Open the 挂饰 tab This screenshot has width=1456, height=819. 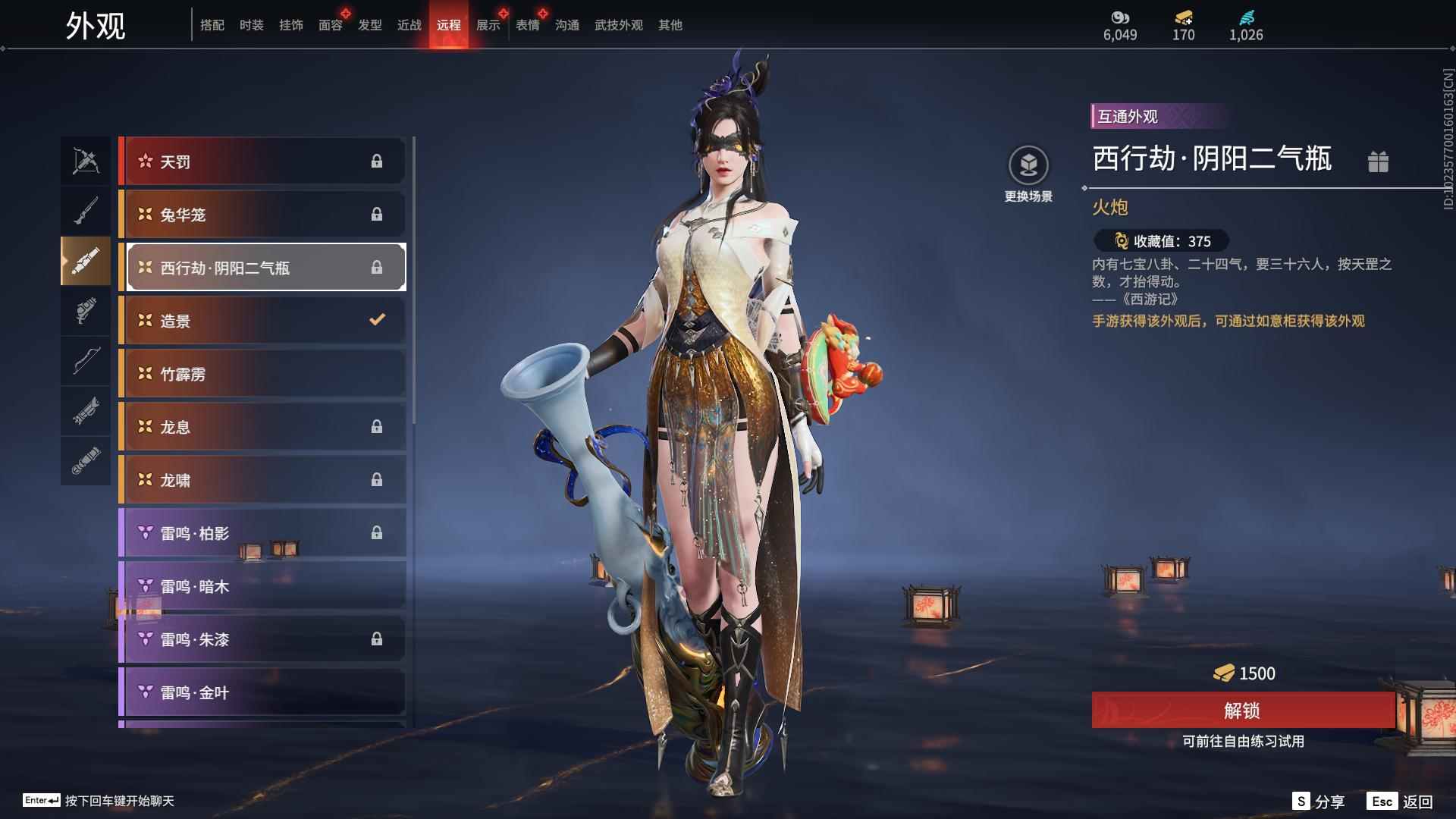(290, 26)
